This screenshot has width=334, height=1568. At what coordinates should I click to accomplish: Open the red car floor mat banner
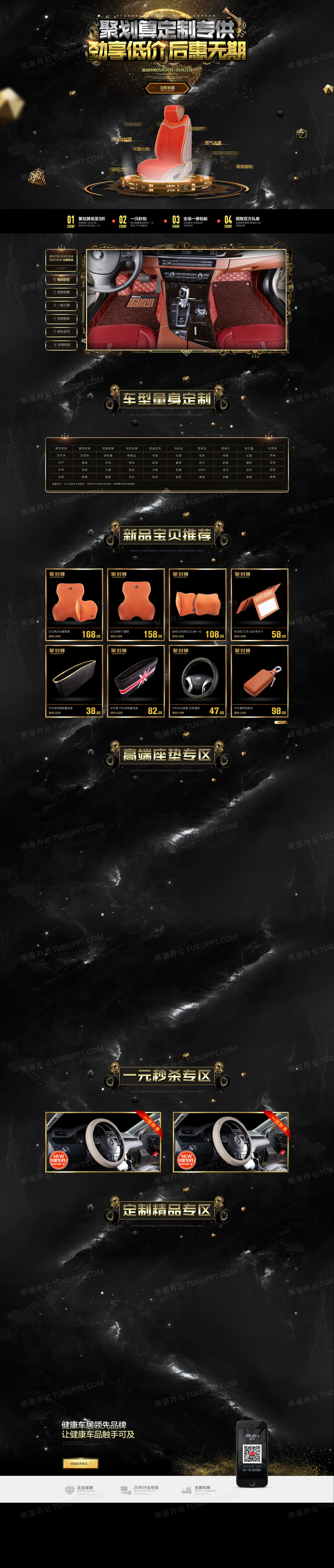(x=186, y=299)
